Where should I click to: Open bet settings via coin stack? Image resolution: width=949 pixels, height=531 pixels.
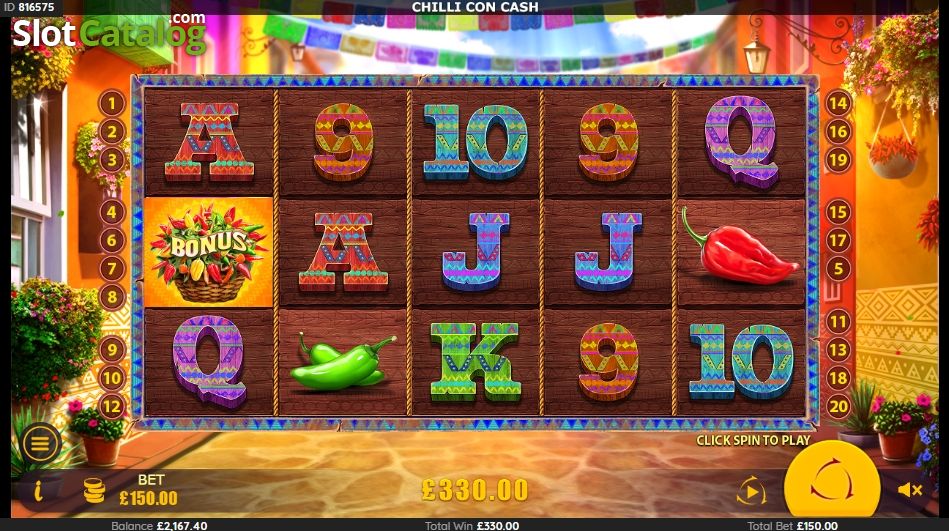[x=94, y=490]
